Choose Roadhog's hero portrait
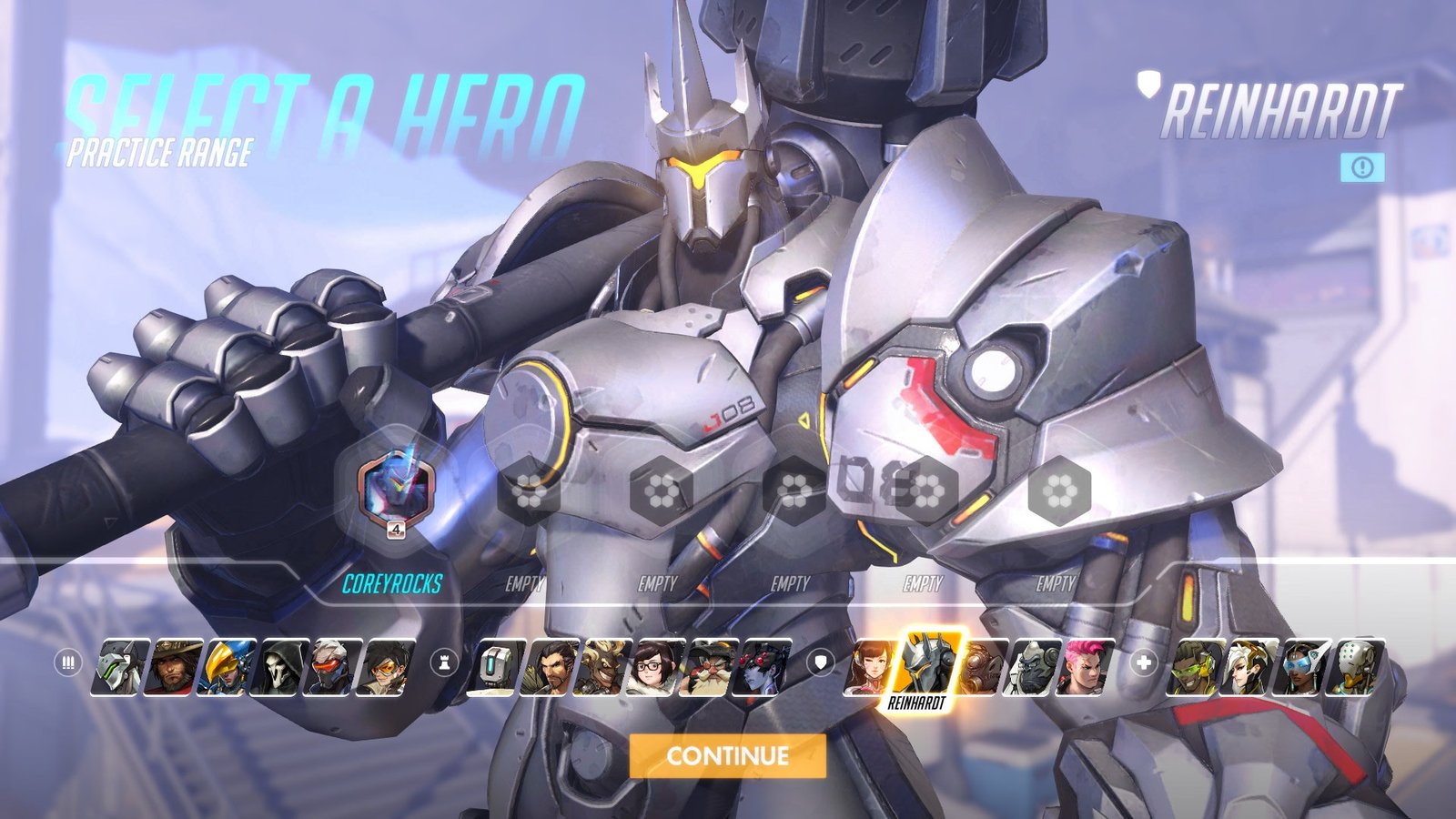The width and height of the screenshot is (1456, 819). (983, 667)
